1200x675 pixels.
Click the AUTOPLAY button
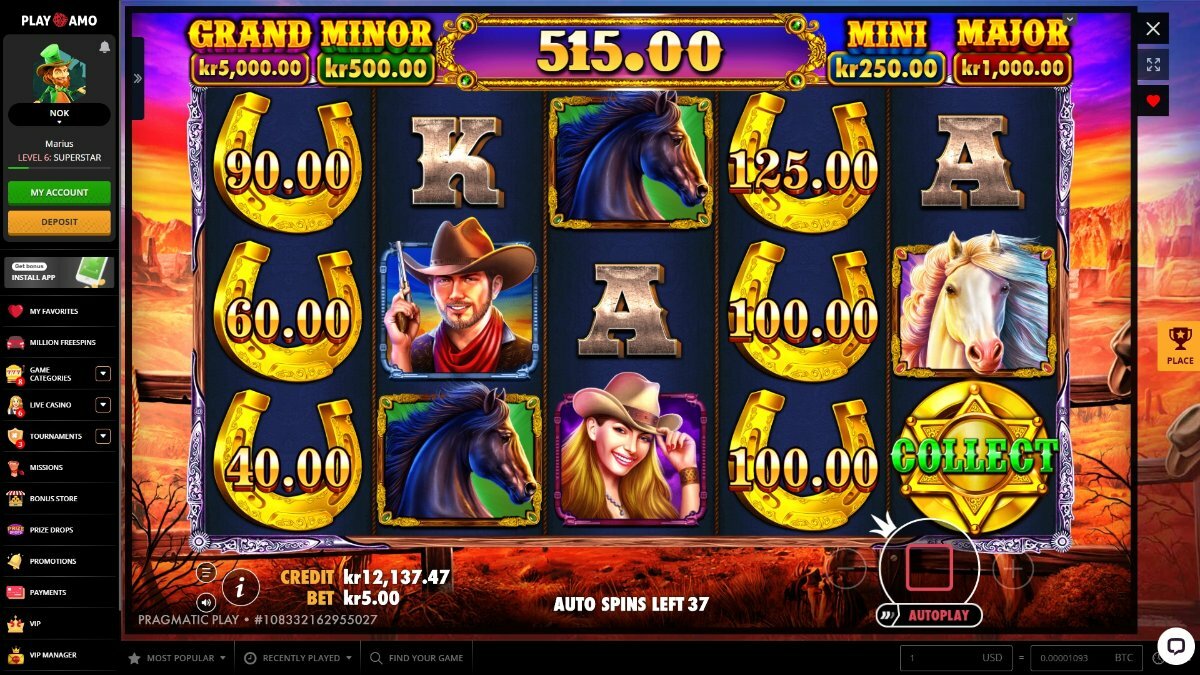[x=938, y=615]
